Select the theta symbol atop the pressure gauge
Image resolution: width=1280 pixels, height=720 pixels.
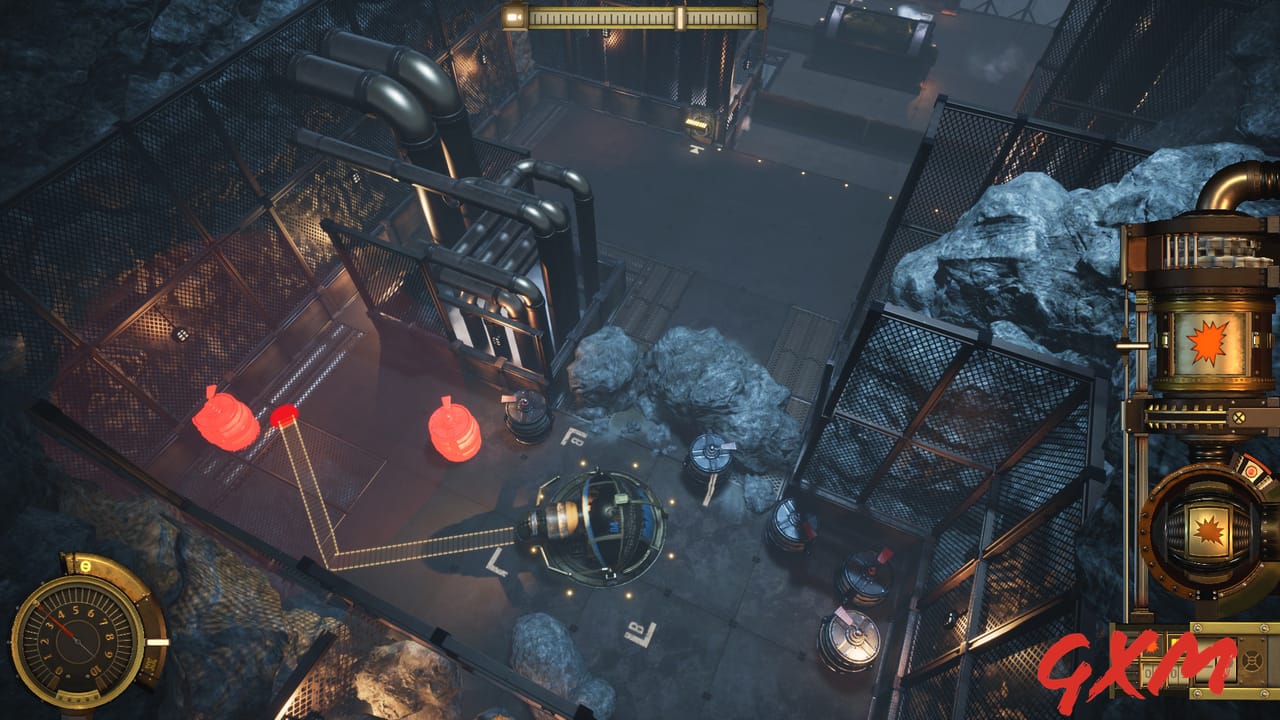84,565
